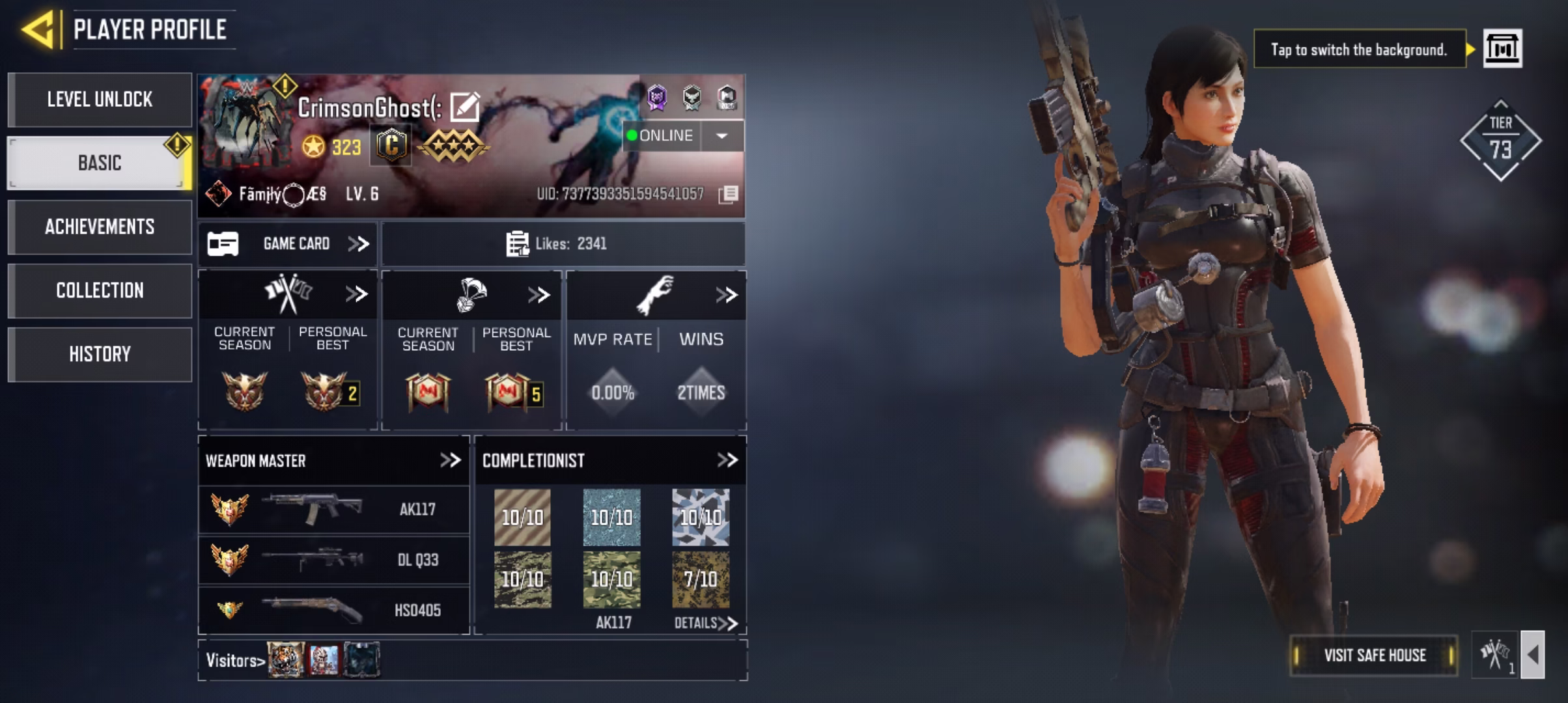
Task: Open the Online status dropdown
Action: pyautogui.click(x=721, y=136)
